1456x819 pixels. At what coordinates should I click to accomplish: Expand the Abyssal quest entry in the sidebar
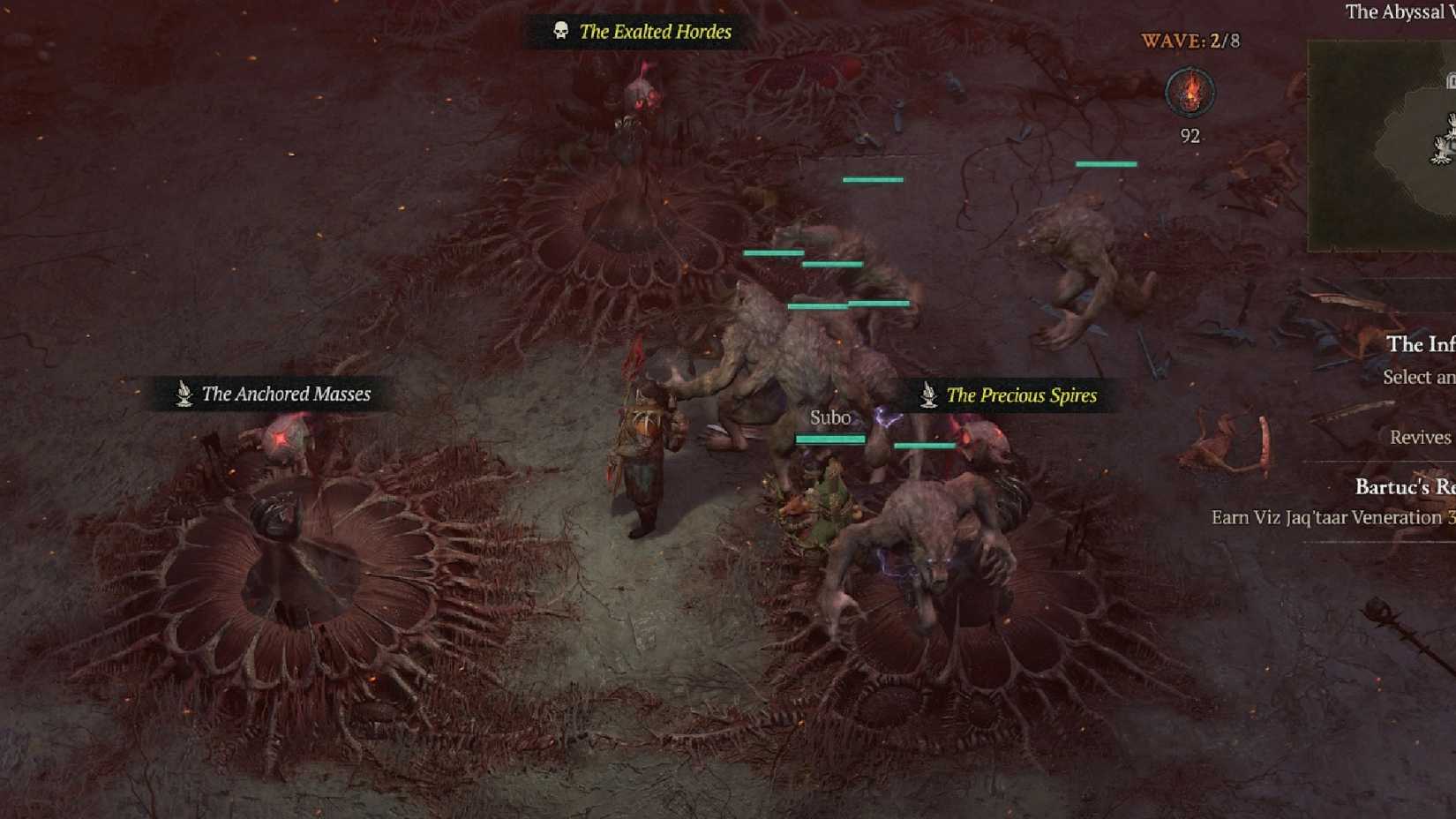1390,12
